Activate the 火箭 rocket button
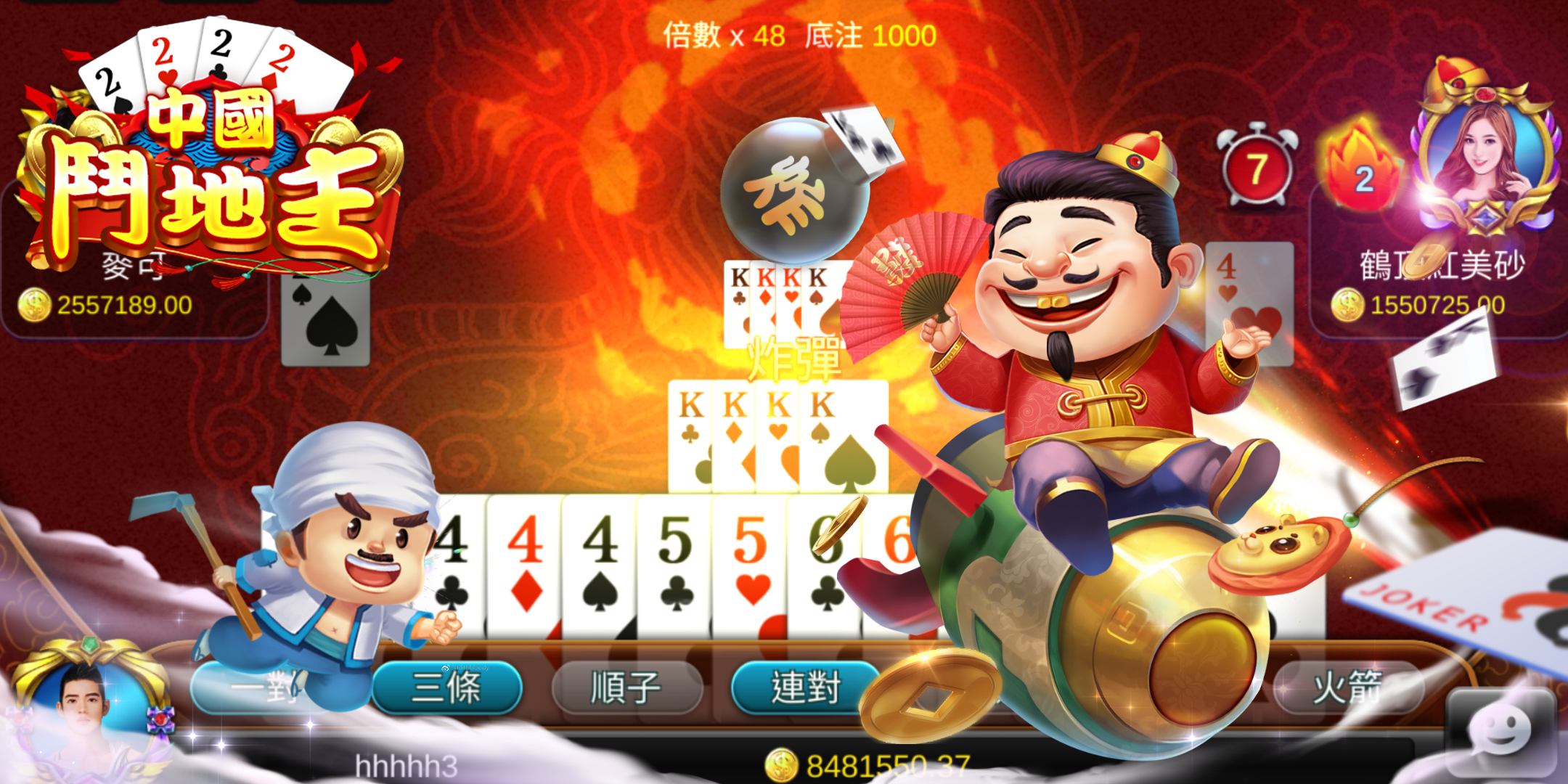1568x784 pixels. pos(1347,687)
